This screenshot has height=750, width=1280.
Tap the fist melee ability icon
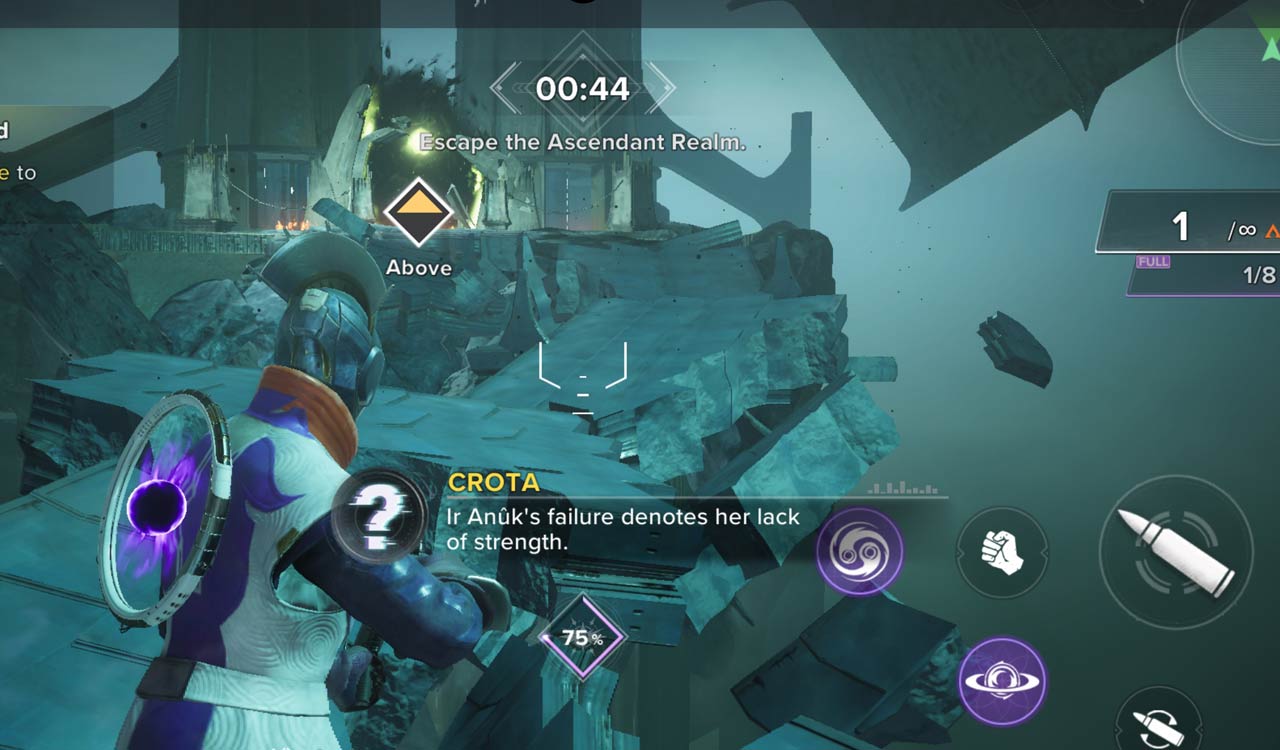pos(1002,548)
